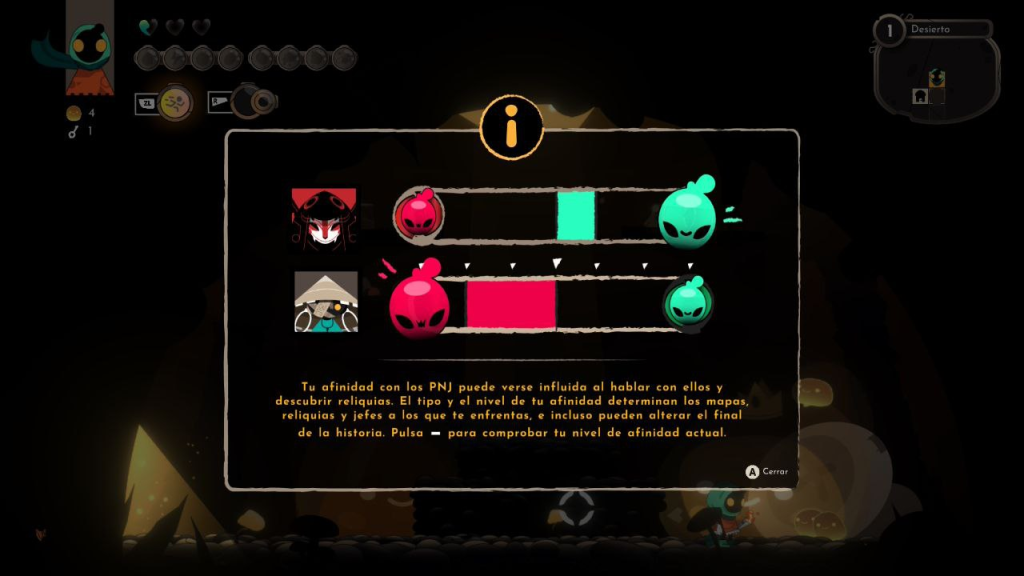Screen dimensions: 1024x576
Task: Select the straw-hat NPC portrait
Action: click(x=326, y=301)
